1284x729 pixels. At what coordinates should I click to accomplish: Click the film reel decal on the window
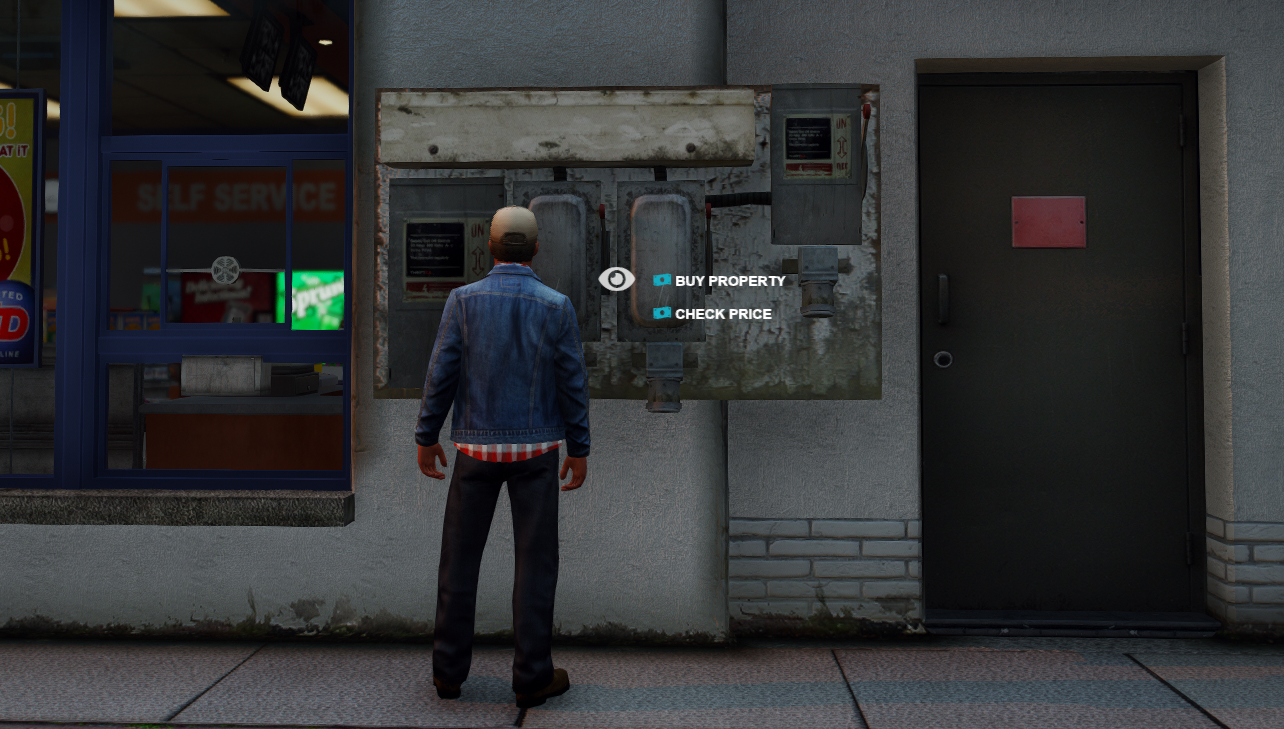tap(228, 268)
